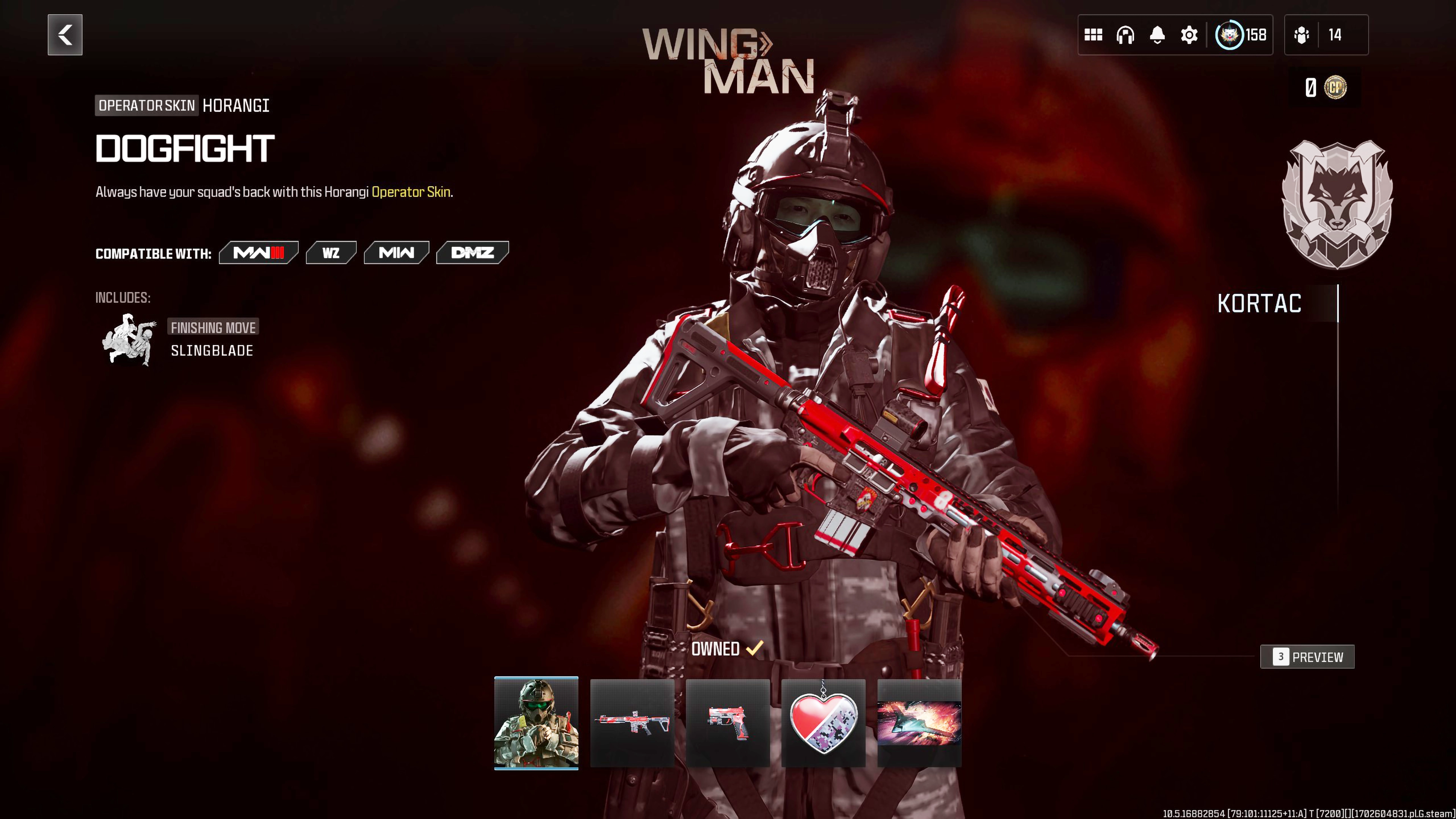The image size is (1456, 819).
Task: Open the channels grid menu
Action: (x=1093, y=35)
